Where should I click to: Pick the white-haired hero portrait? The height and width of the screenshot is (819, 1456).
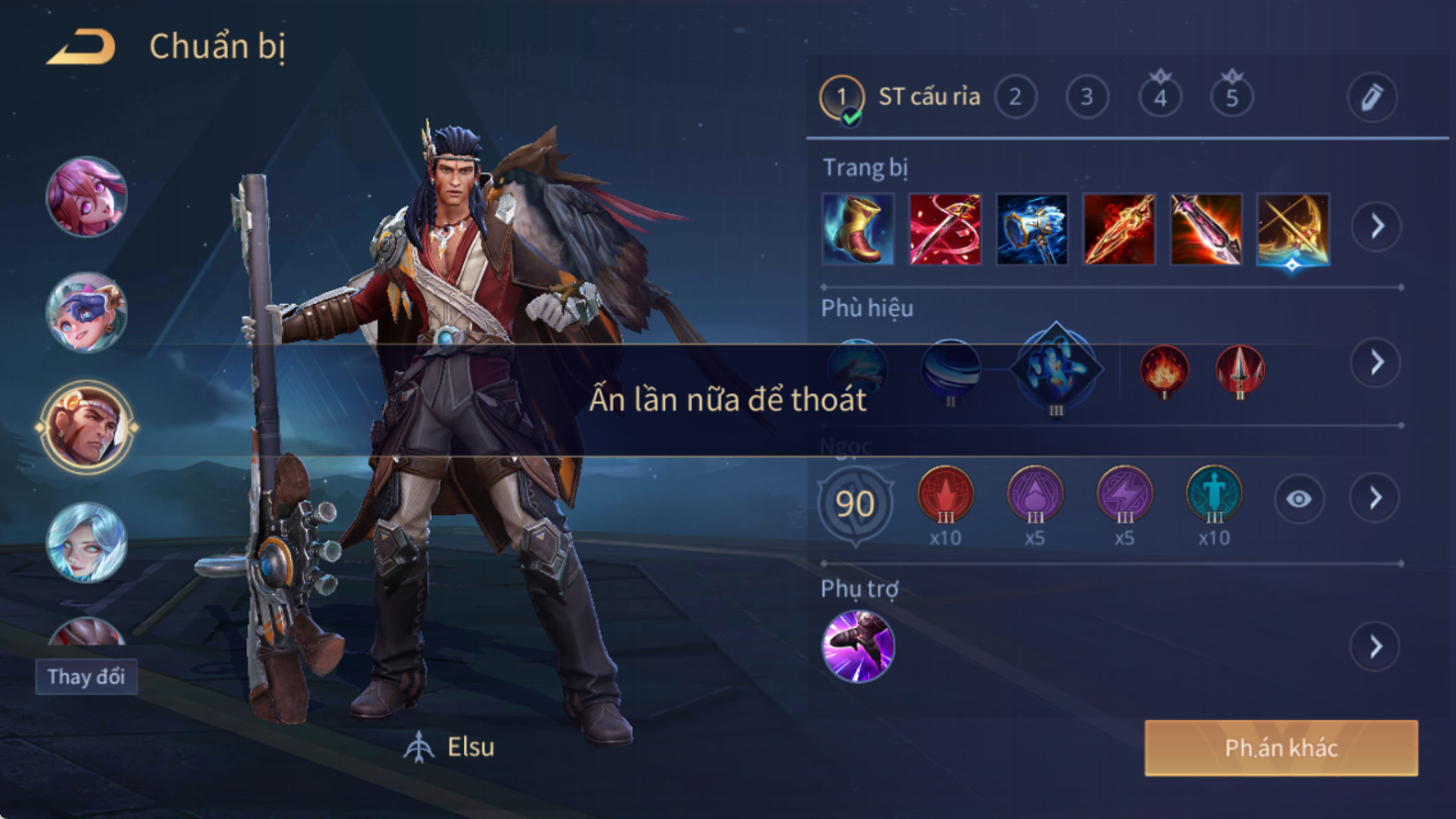click(x=86, y=542)
